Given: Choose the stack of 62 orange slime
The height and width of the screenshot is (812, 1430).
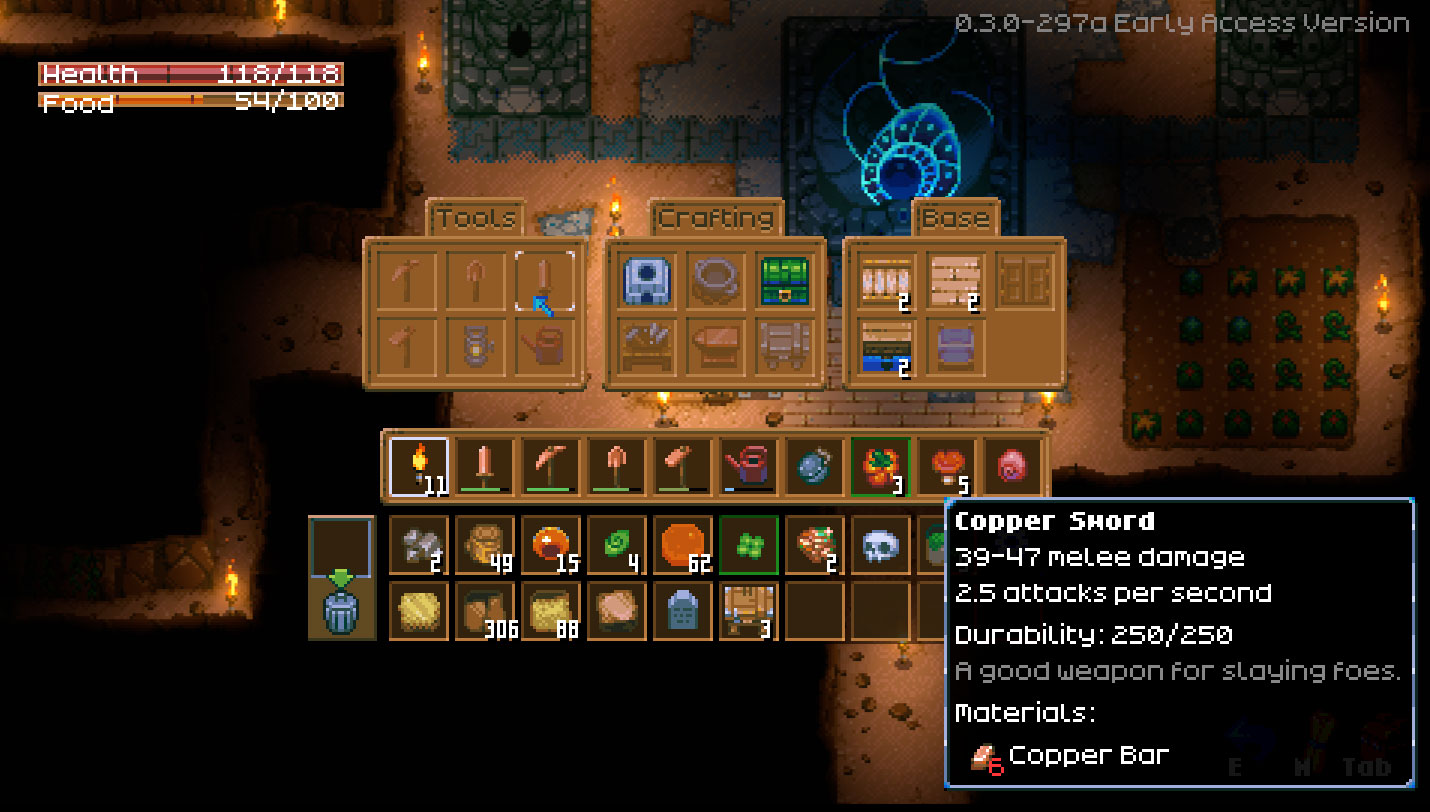Looking at the screenshot, I should [683, 546].
